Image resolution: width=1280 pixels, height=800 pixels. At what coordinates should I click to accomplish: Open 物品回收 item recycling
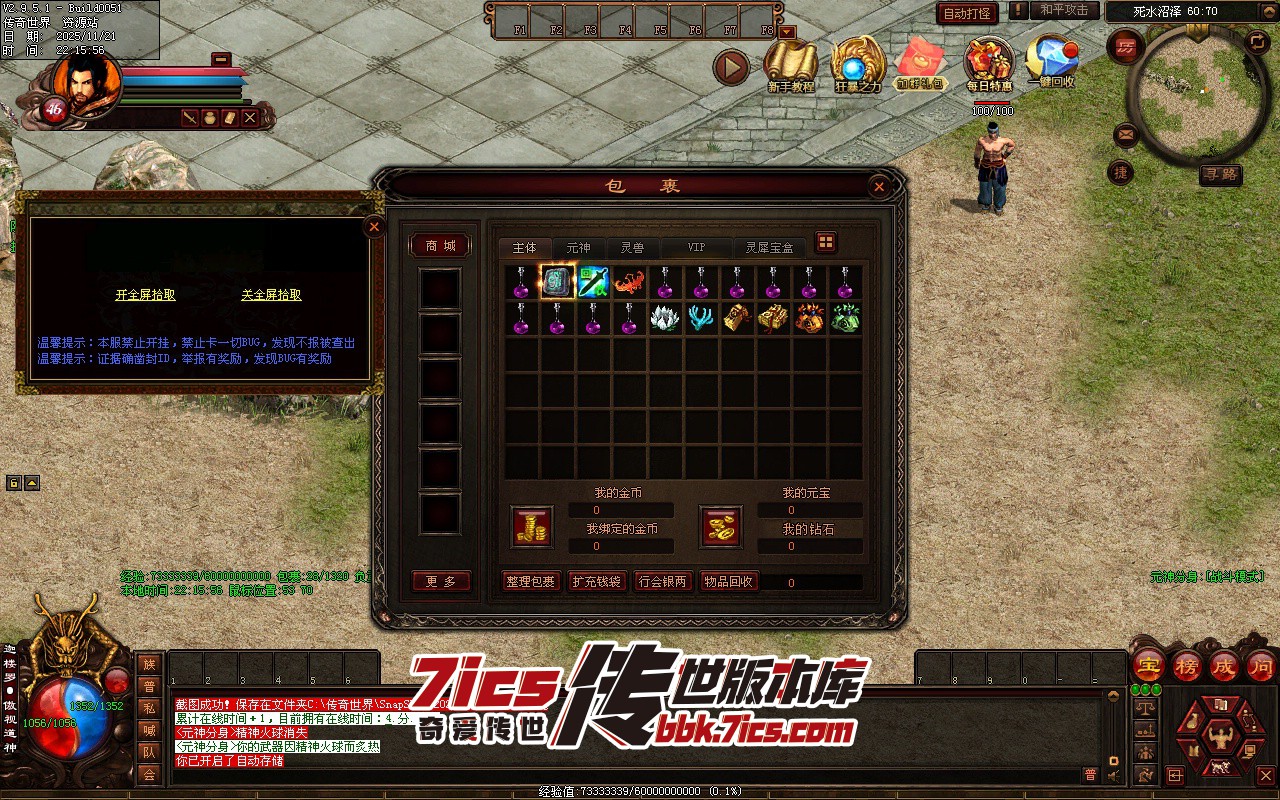[728, 581]
